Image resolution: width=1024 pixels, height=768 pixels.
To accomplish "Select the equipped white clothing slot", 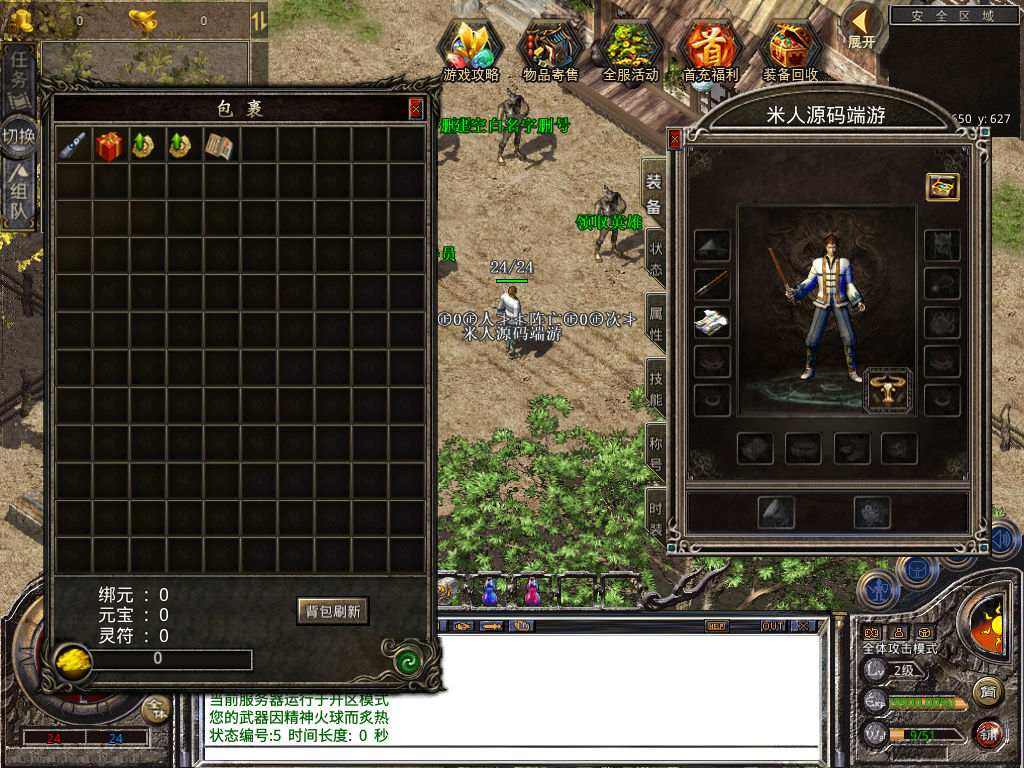I will coord(712,322).
